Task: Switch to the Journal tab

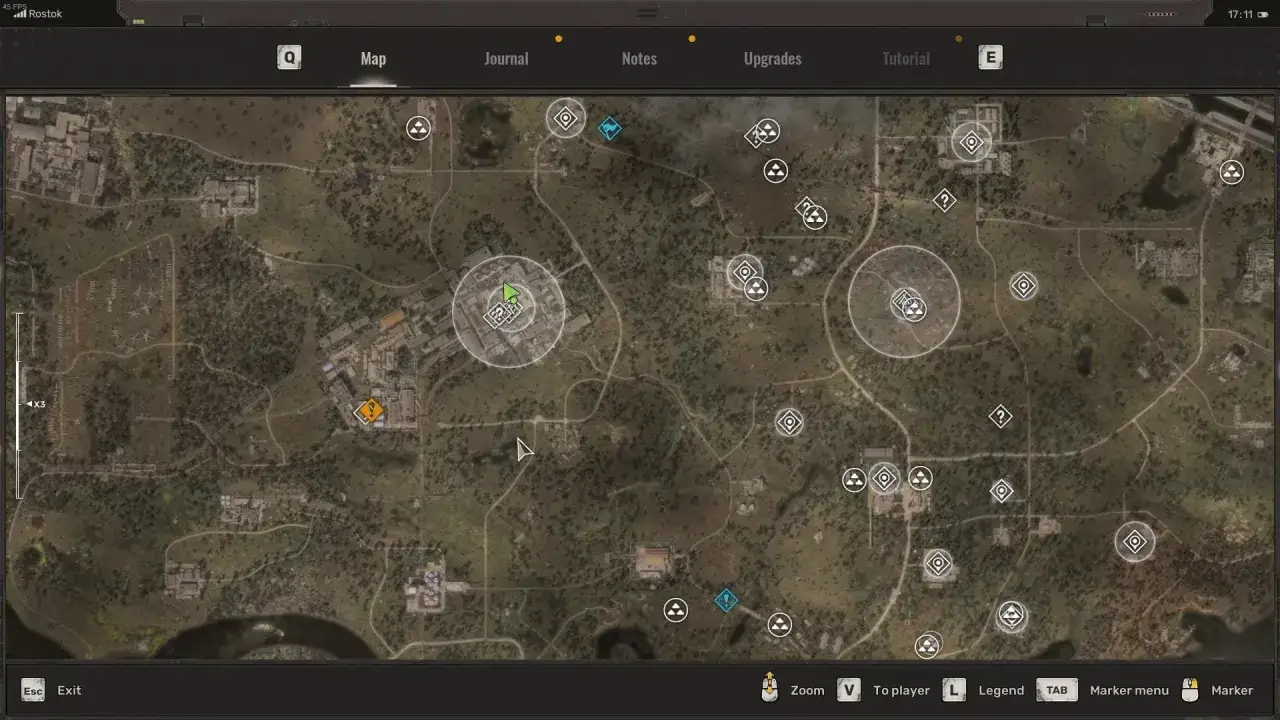Action: pyautogui.click(x=506, y=58)
